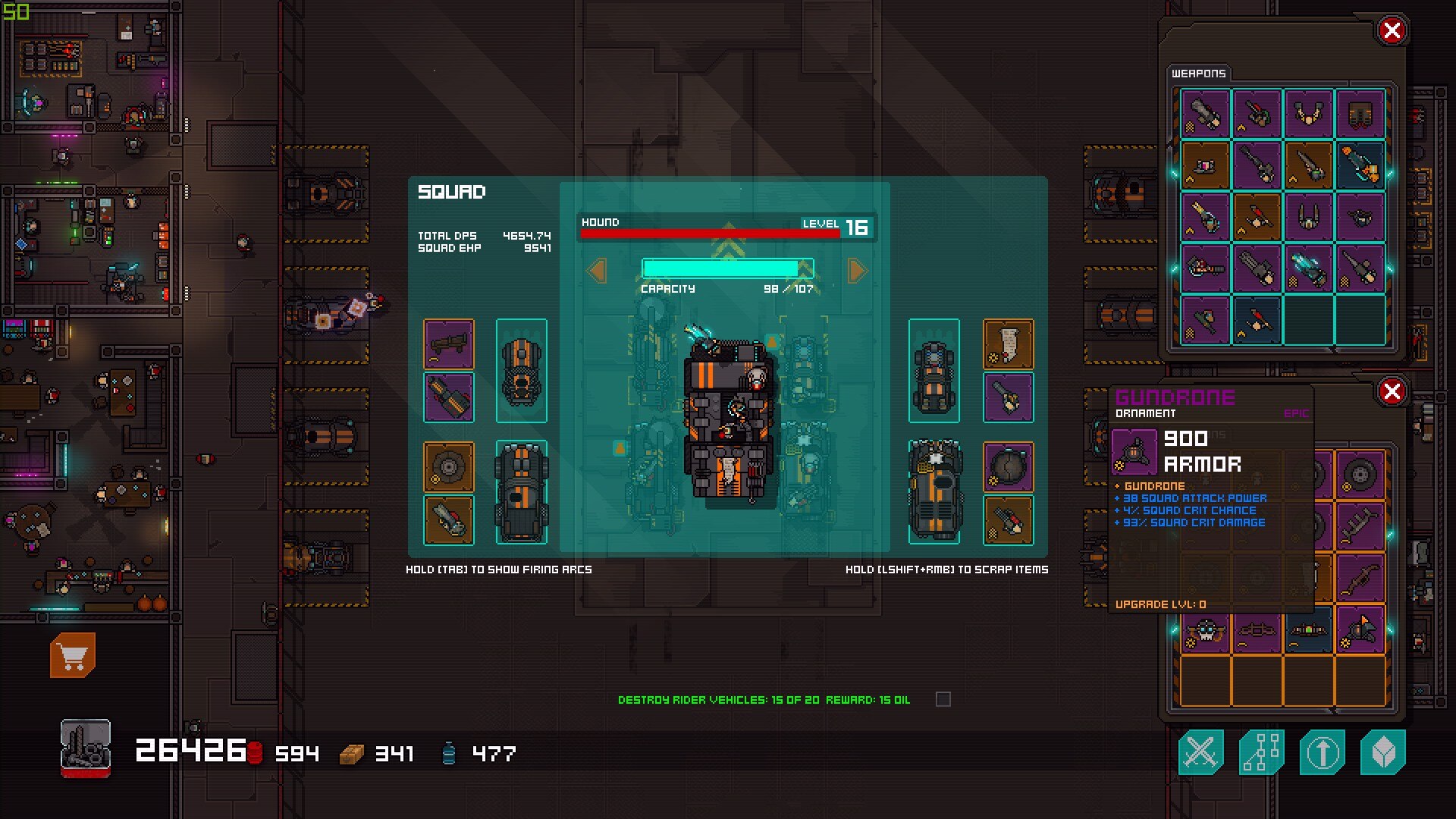
Task: Pick the skull ornament in the inventory
Action: click(1205, 631)
